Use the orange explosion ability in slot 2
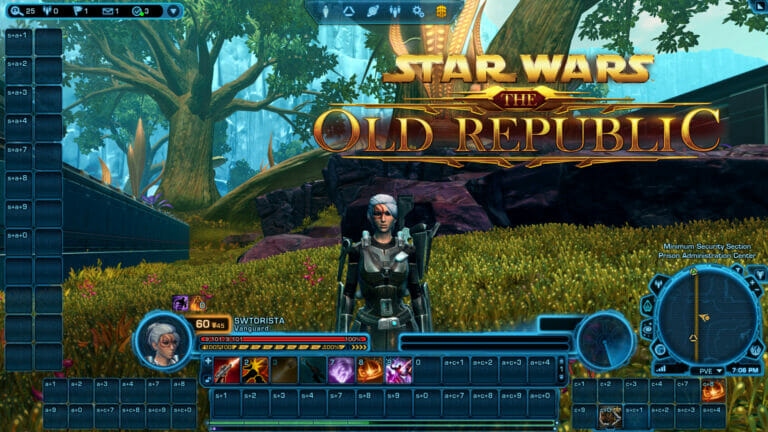 pos(255,369)
